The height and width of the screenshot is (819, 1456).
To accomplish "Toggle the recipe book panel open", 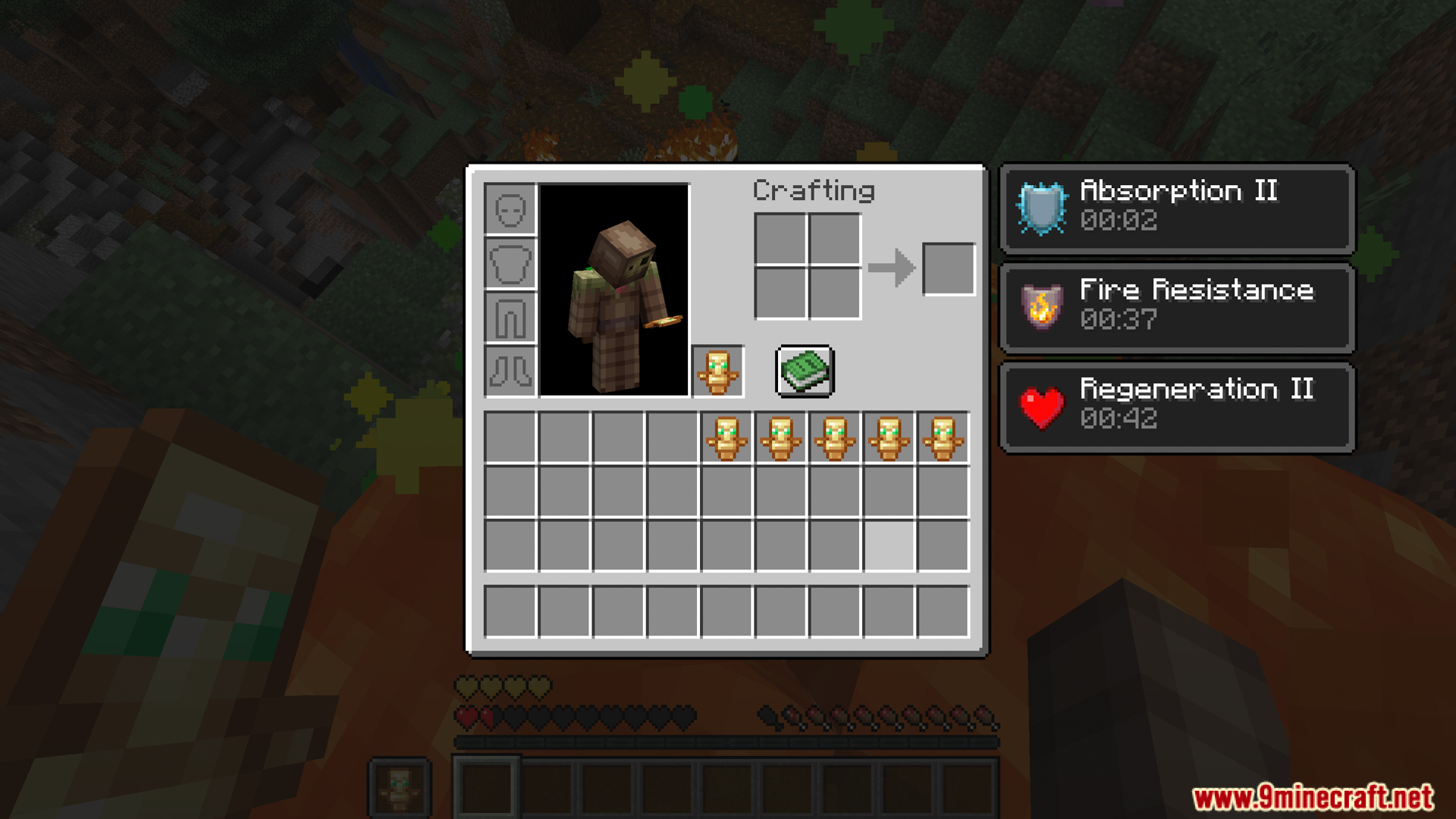I will tap(804, 371).
